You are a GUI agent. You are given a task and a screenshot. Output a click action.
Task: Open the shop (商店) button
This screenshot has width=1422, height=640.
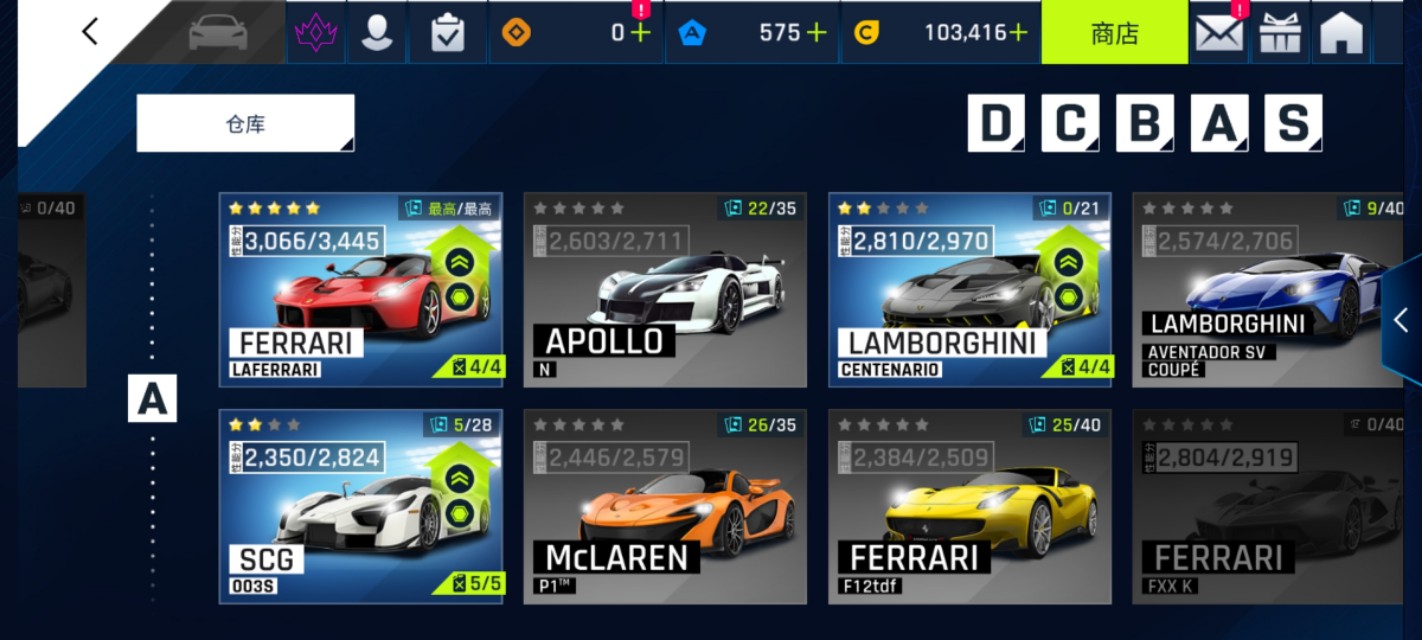(1114, 33)
